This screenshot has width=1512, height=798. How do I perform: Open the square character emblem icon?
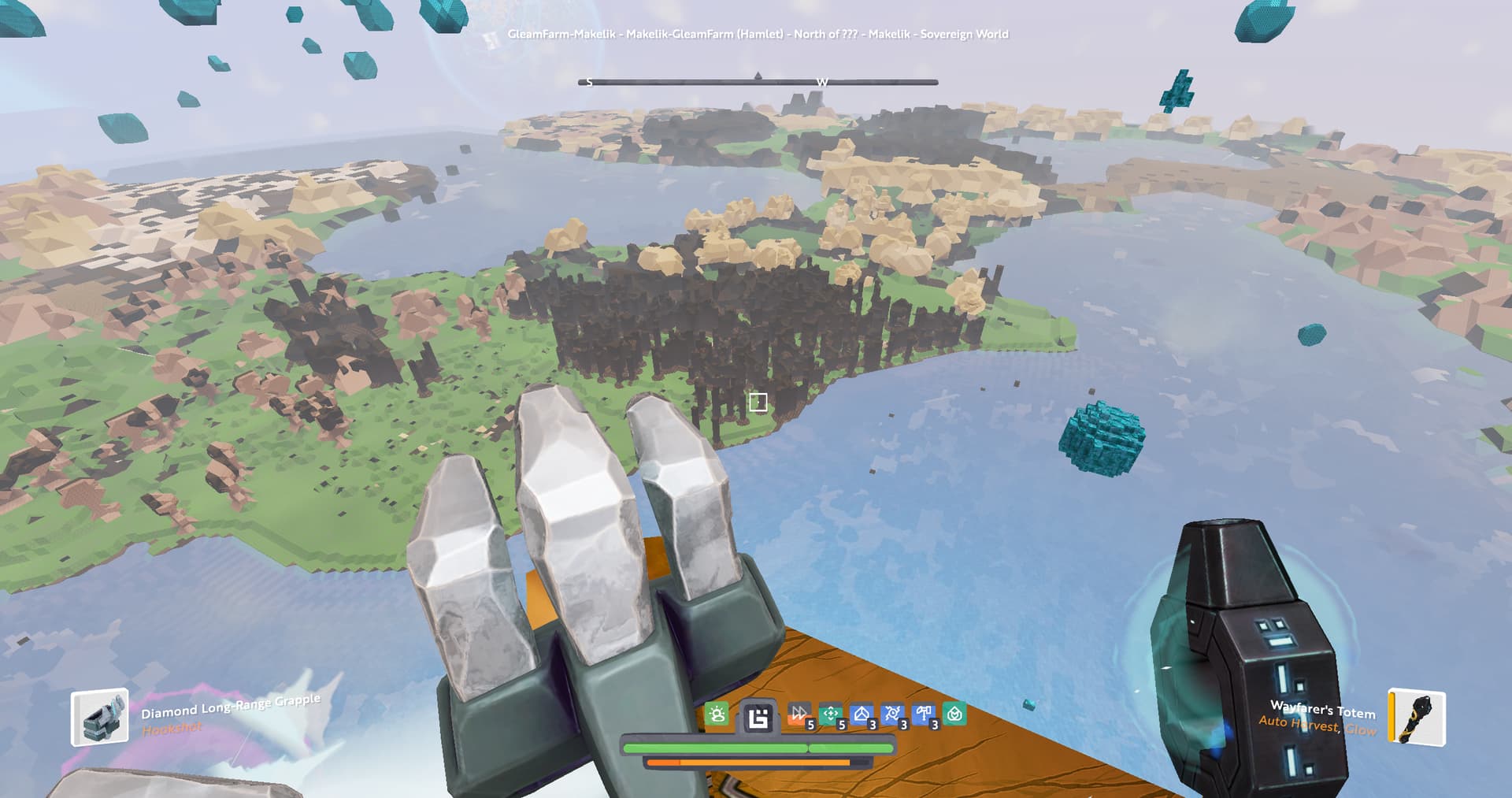758,718
